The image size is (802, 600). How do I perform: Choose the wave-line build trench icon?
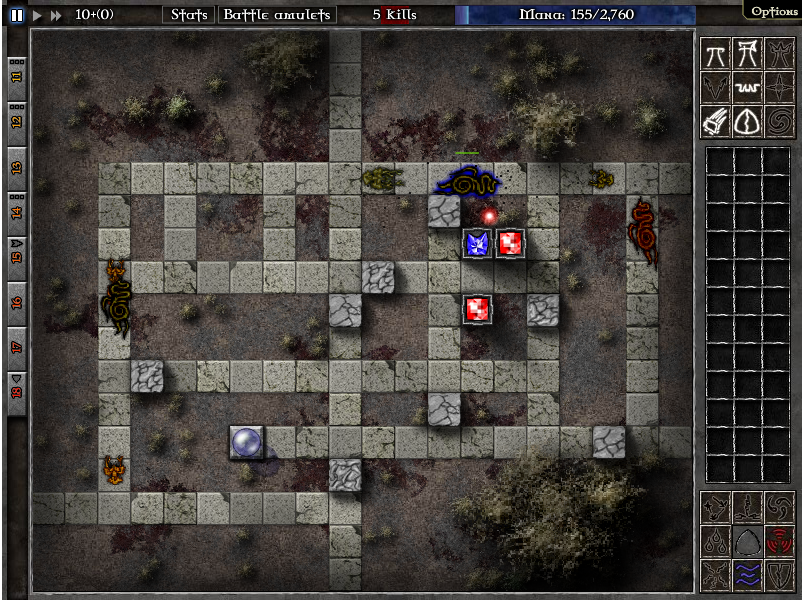(x=747, y=88)
